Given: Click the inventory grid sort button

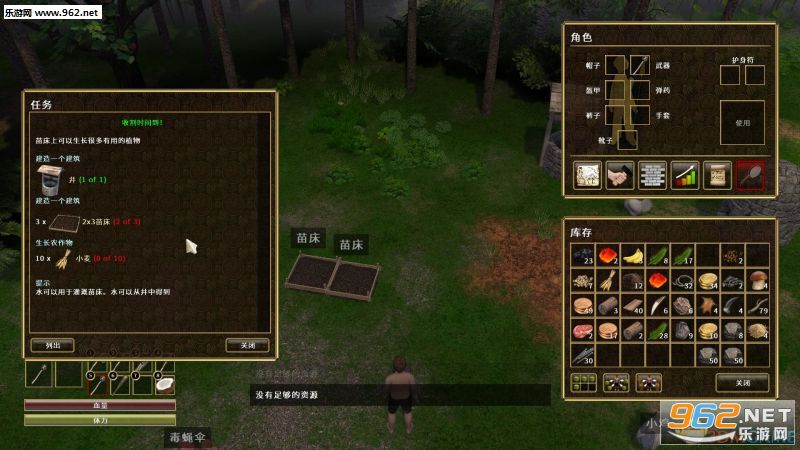Looking at the screenshot, I should point(582,381).
